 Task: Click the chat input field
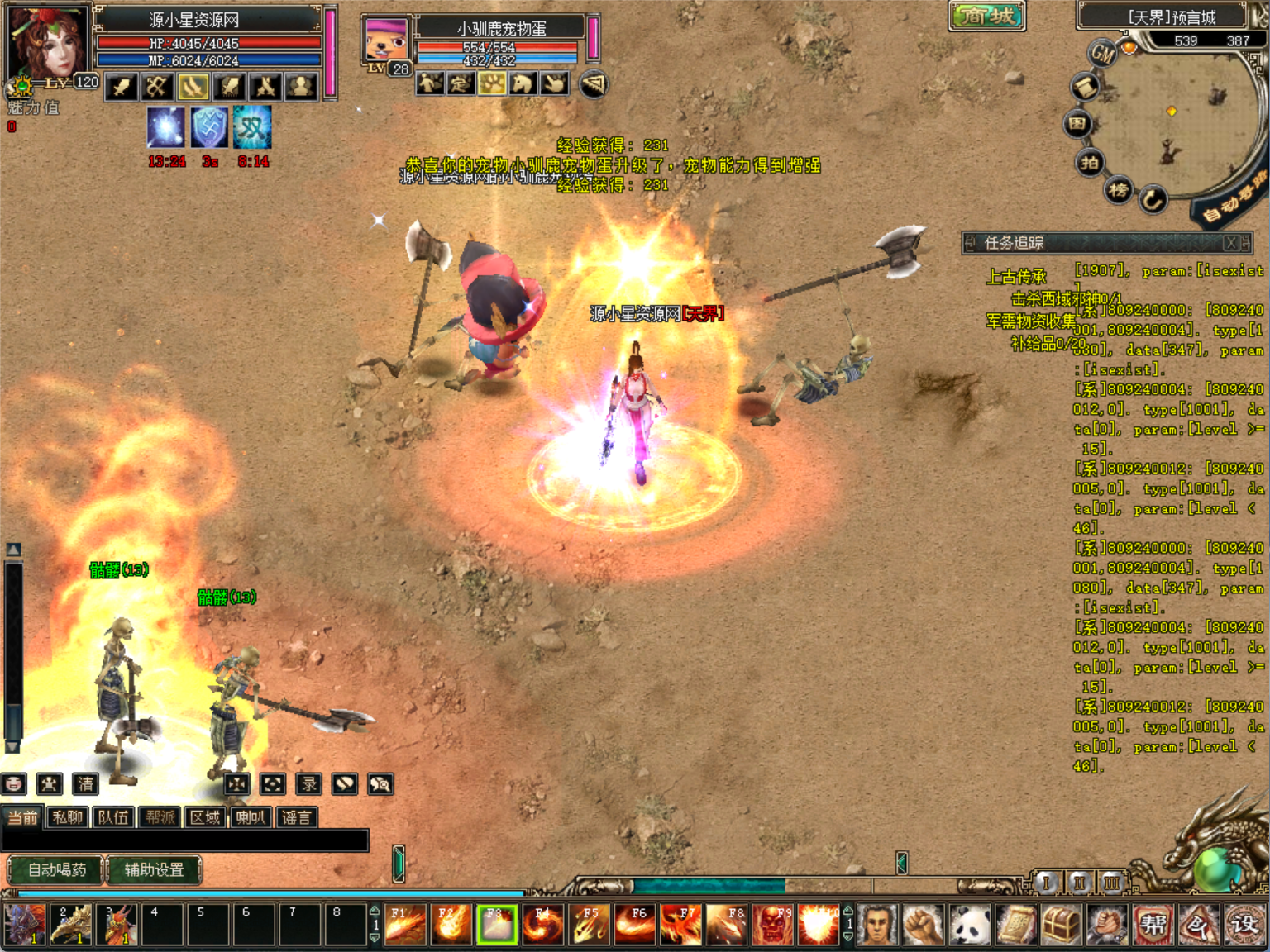click(185, 840)
